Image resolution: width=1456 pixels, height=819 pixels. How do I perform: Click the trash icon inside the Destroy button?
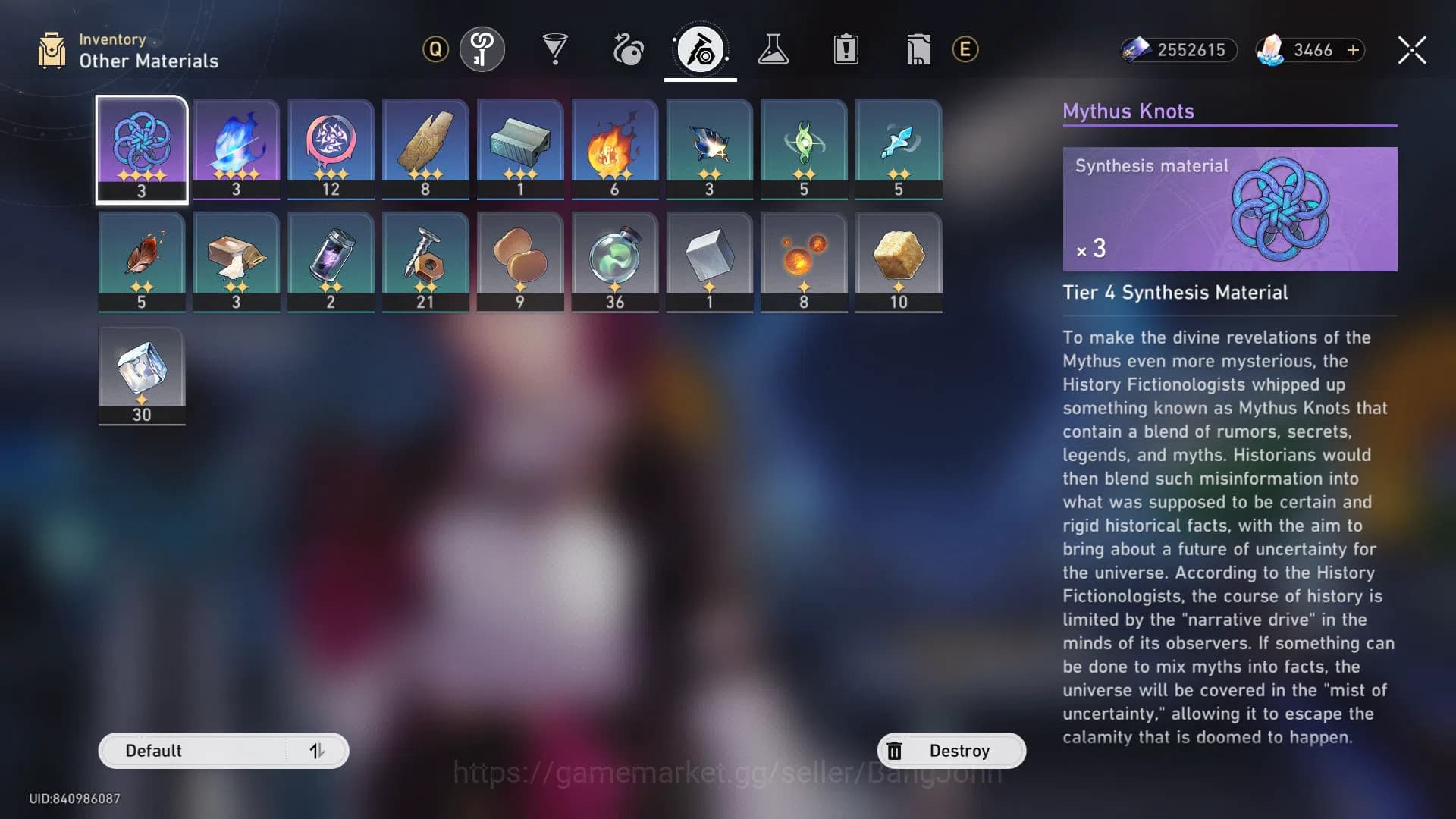tap(896, 750)
